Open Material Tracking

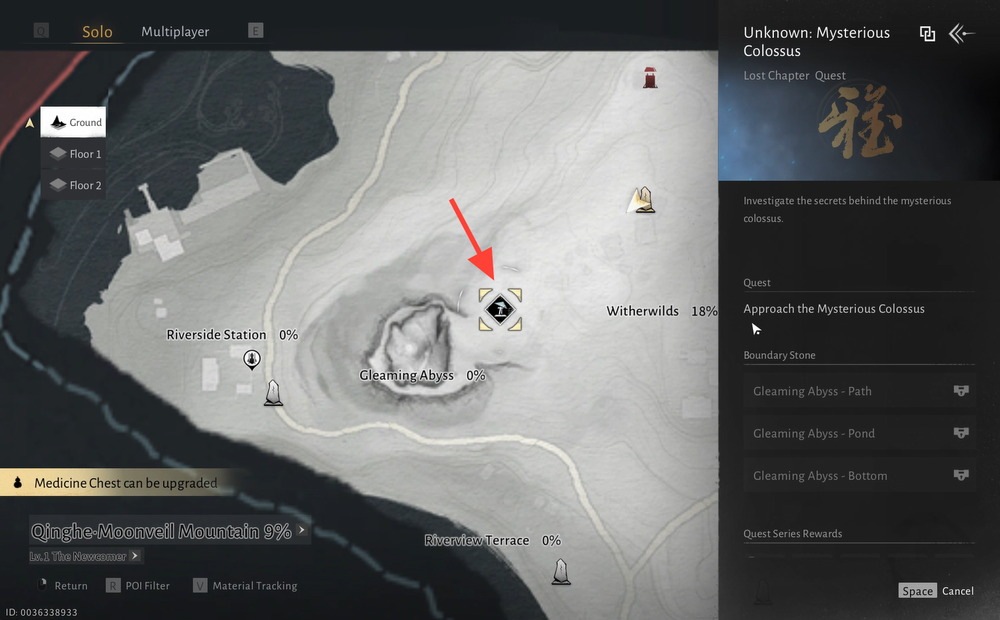pos(244,586)
